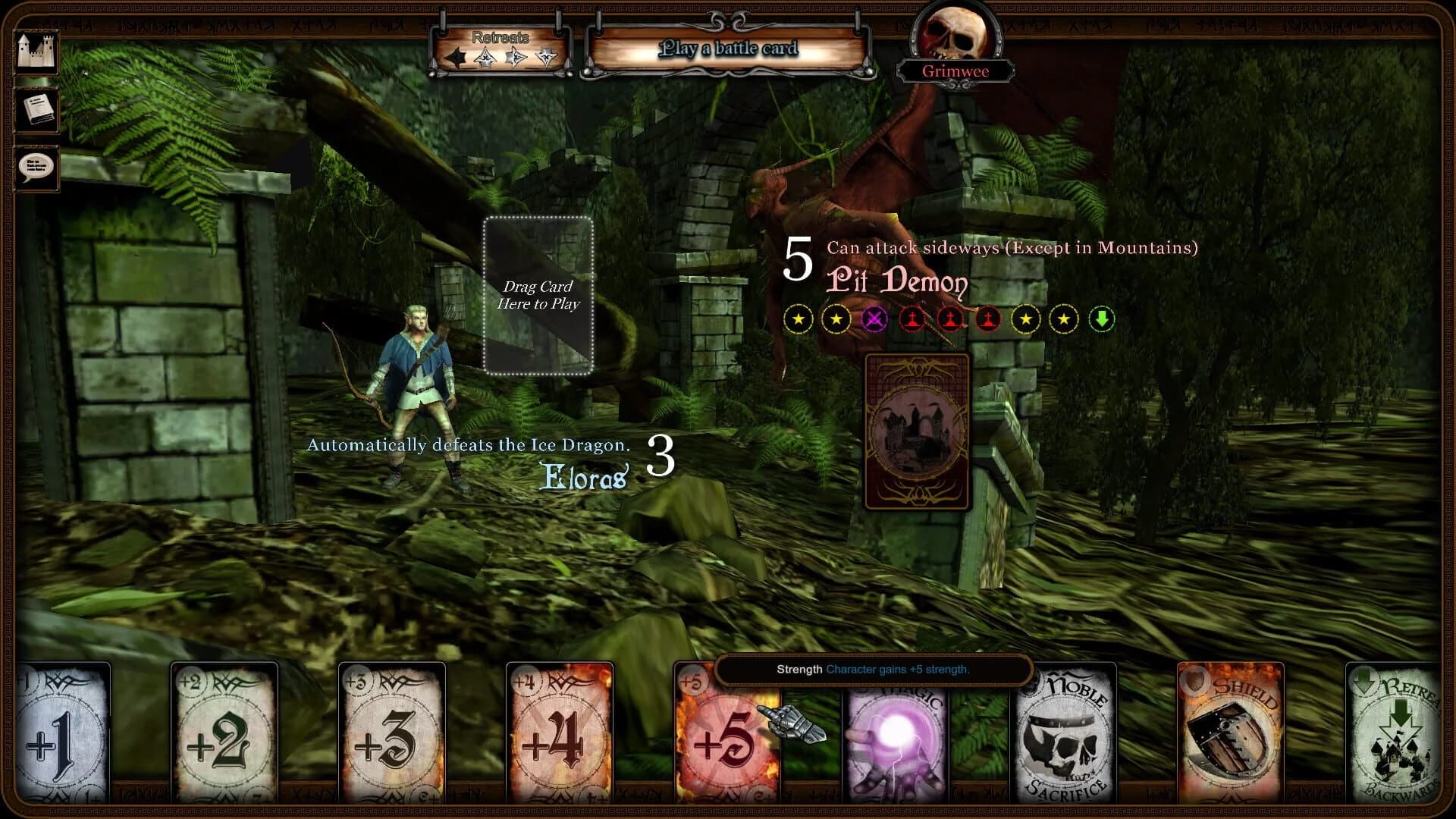Click the green down-arrow retreat icon in Pit Demon's row

[1102, 318]
